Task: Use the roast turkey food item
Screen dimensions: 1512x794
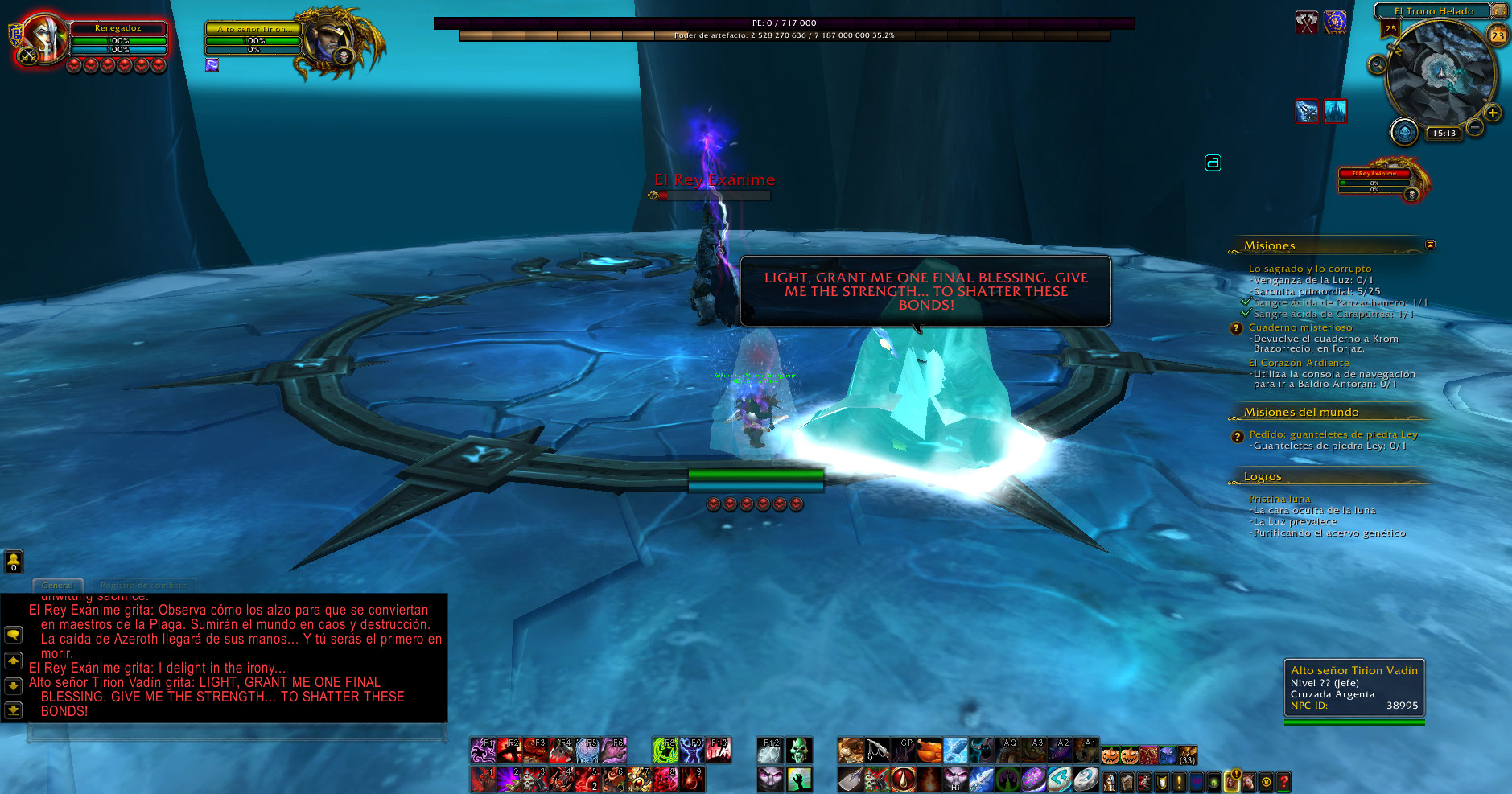Action: point(929,751)
